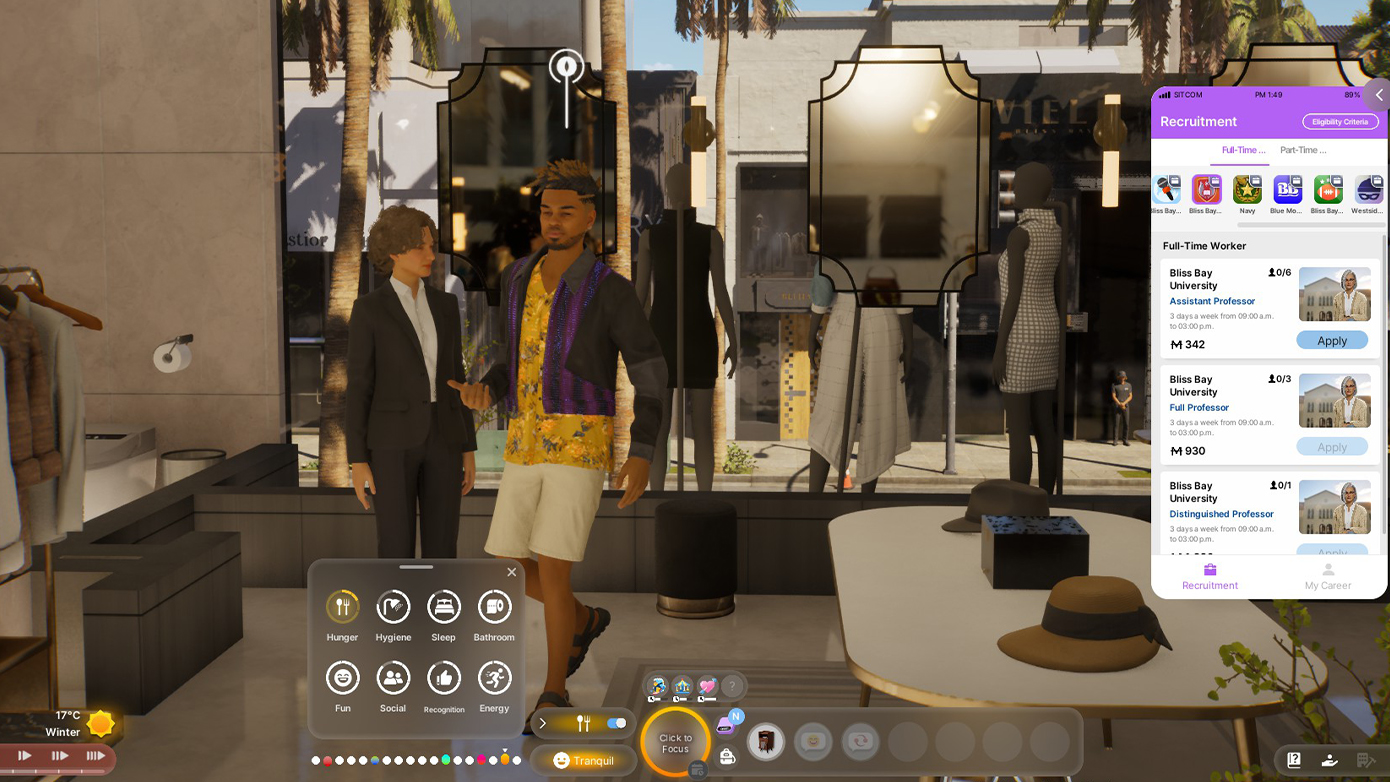Select the Tranquil mood button
The height and width of the screenshot is (782, 1390).
[584, 760]
